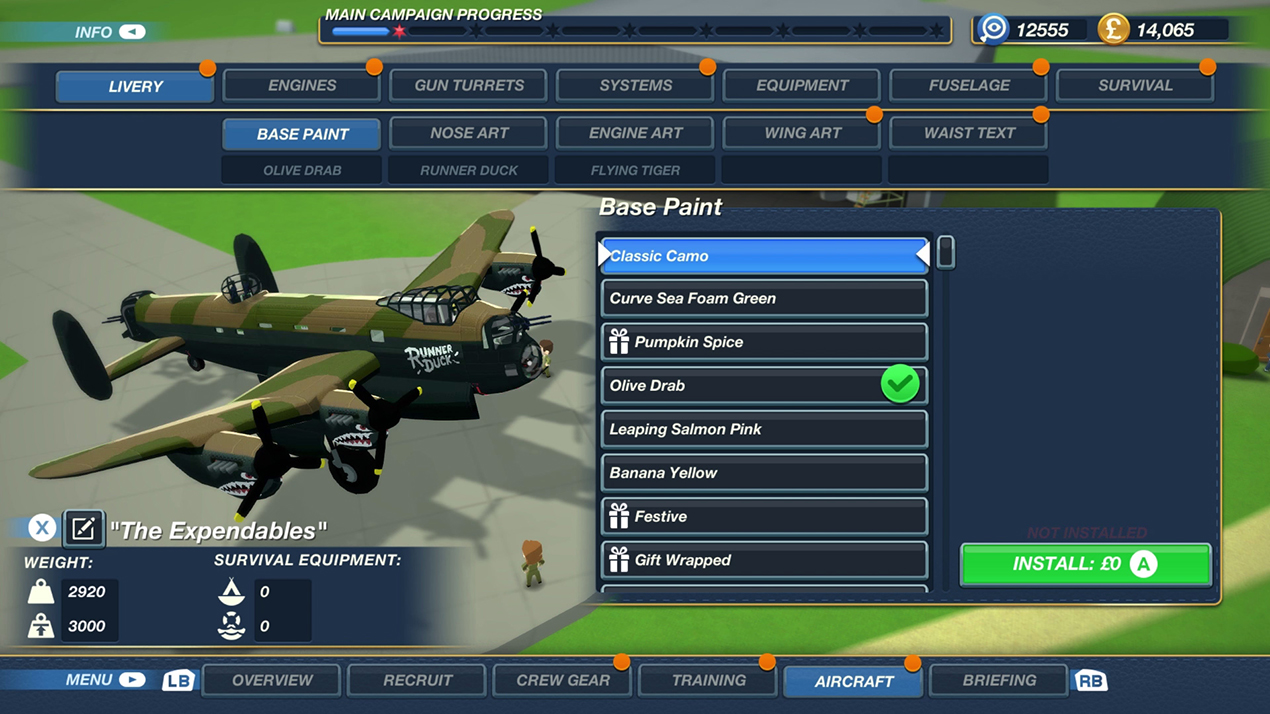Open the Crew Gear section
Viewport: 1270px width, 714px height.
click(x=563, y=681)
